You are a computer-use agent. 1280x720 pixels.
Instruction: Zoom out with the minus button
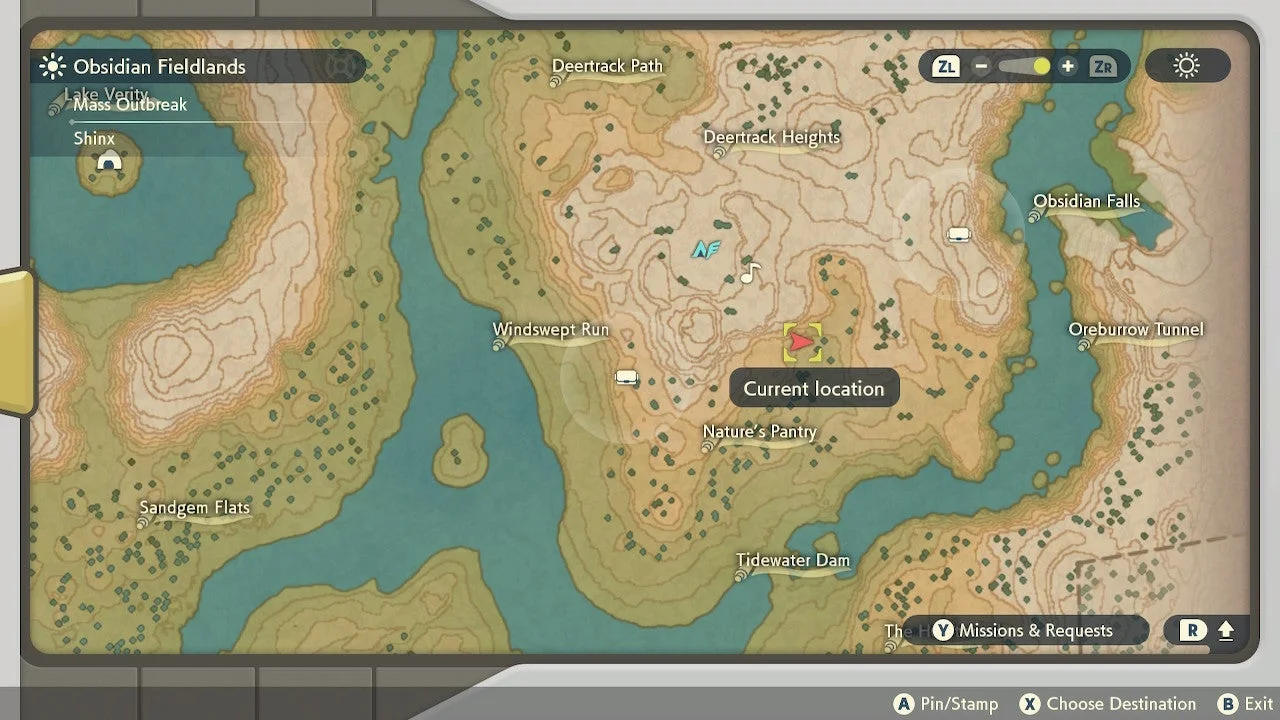tap(981, 67)
